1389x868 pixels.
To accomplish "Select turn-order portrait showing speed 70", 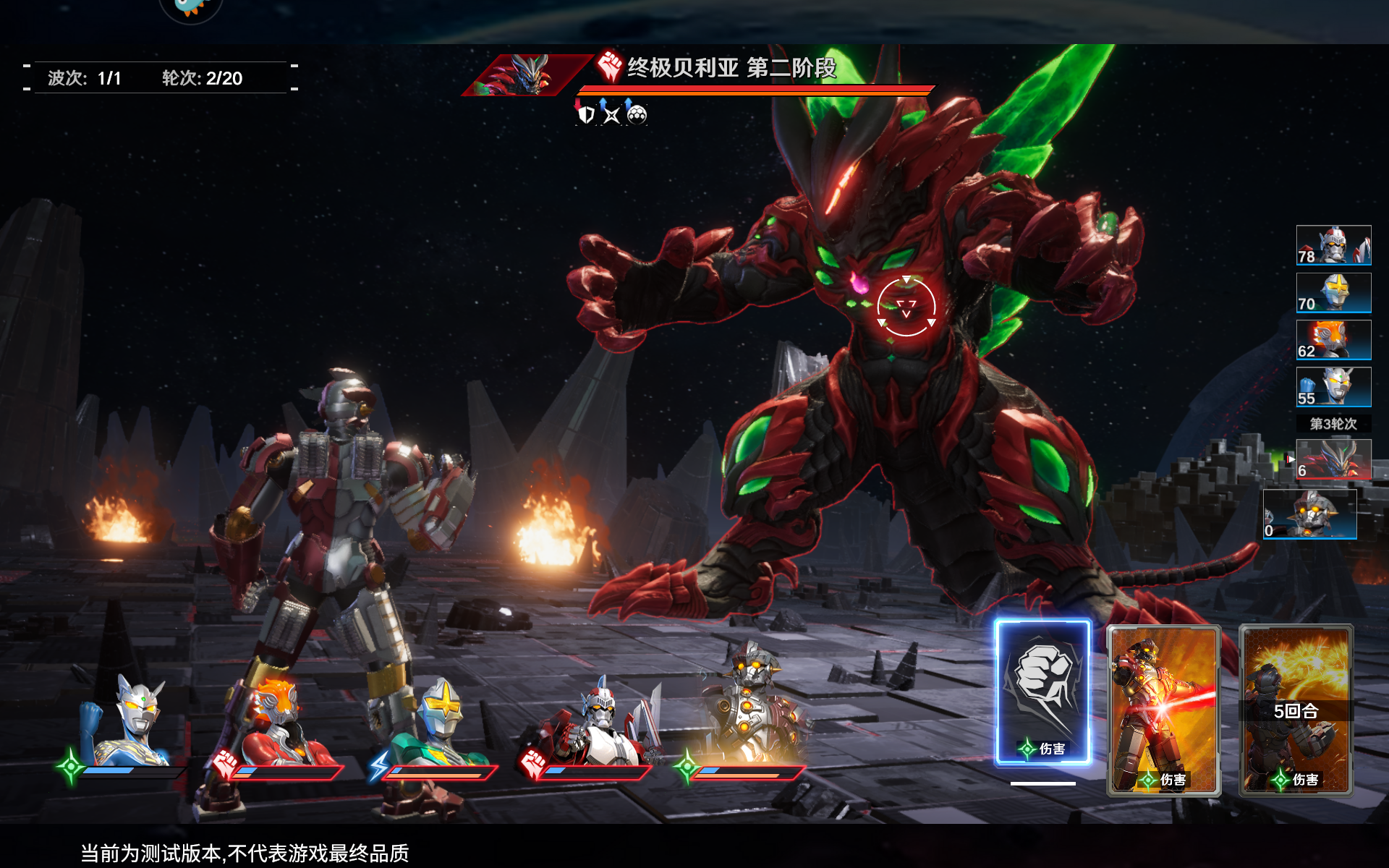I will [1333, 292].
